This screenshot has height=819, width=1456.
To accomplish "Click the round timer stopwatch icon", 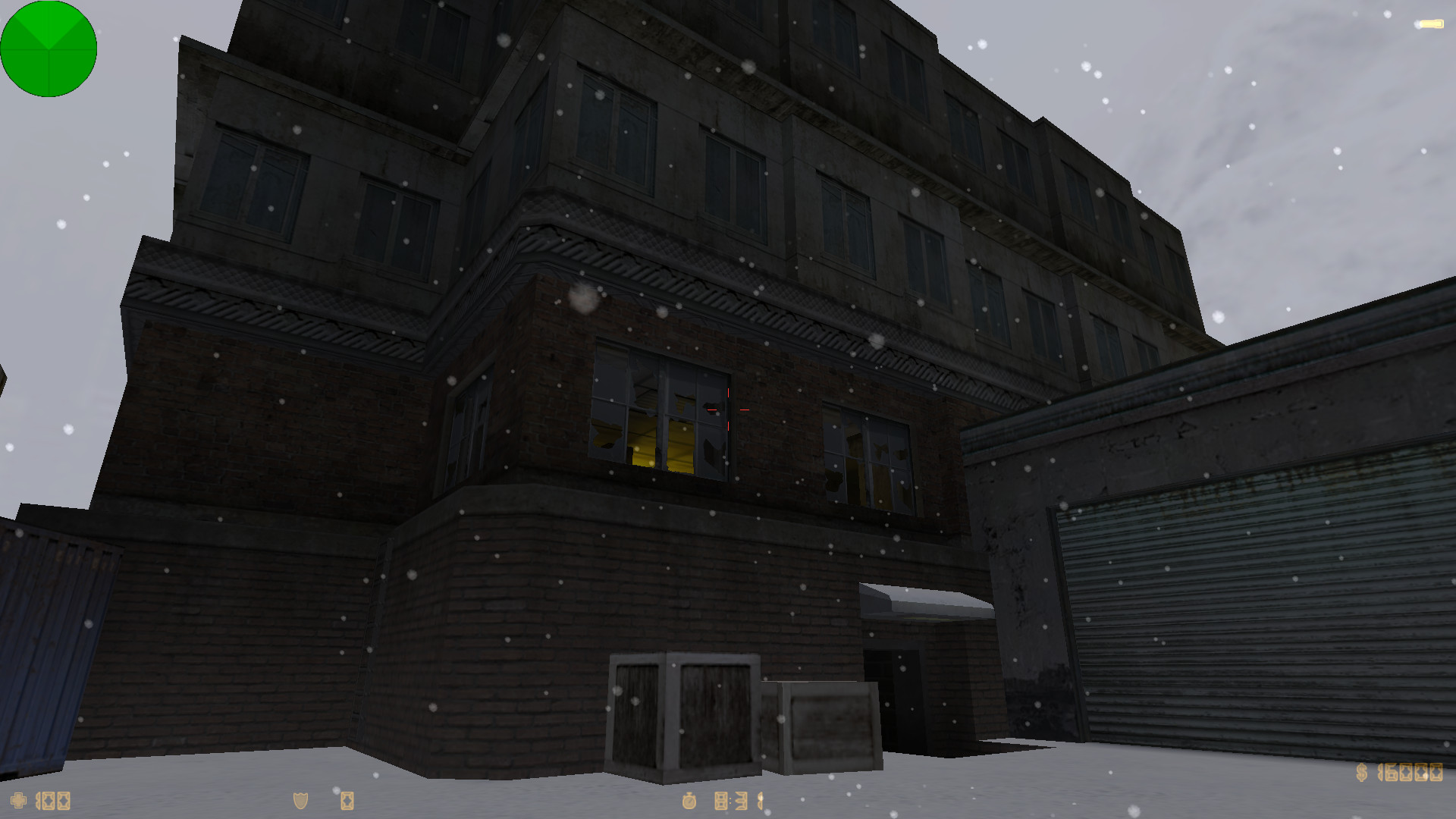I will click(x=689, y=801).
